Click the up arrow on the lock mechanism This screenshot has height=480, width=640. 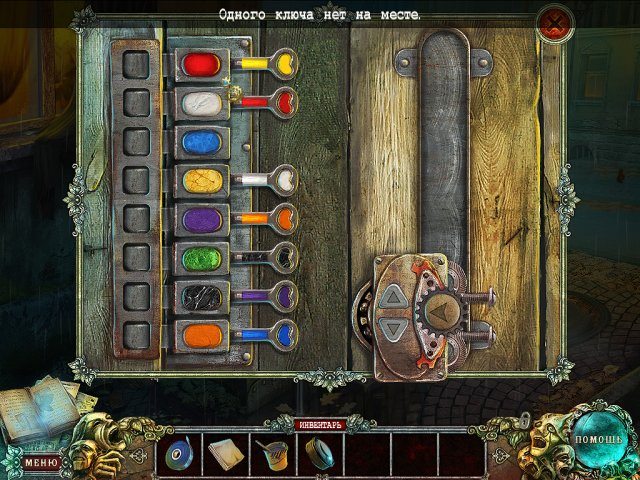pos(395,297)
